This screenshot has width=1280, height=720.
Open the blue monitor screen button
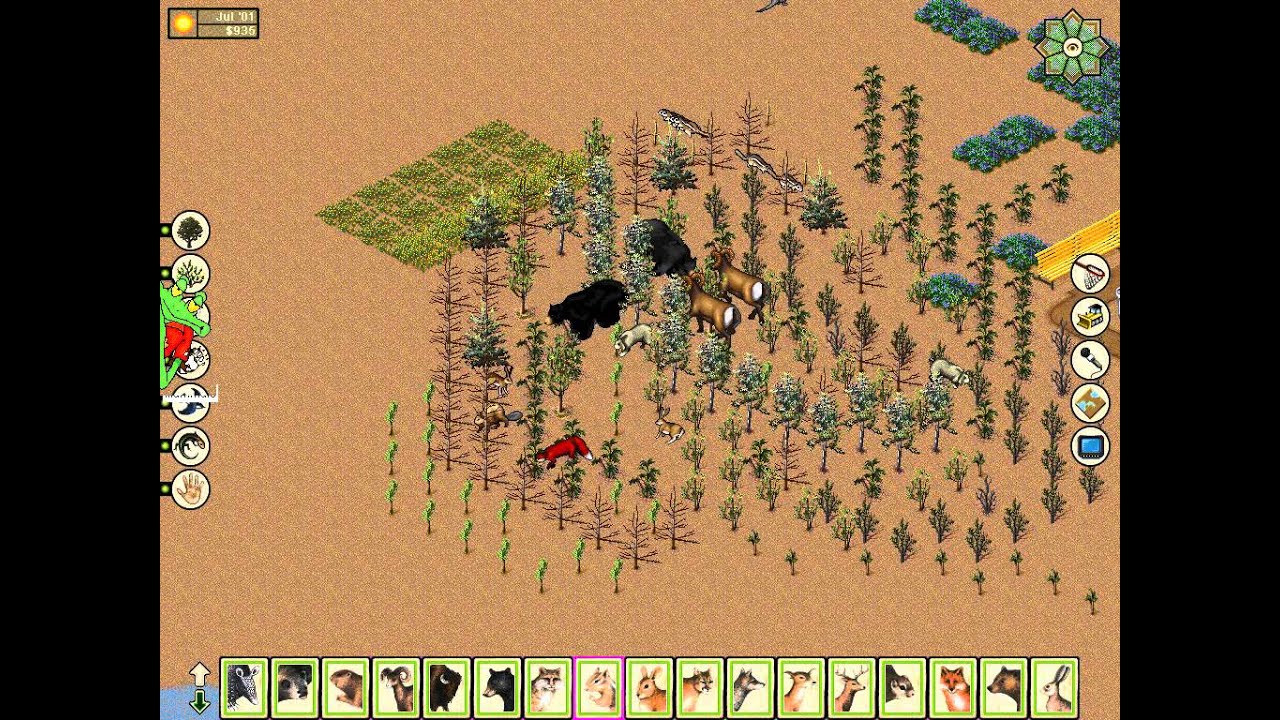[1091, 446]
